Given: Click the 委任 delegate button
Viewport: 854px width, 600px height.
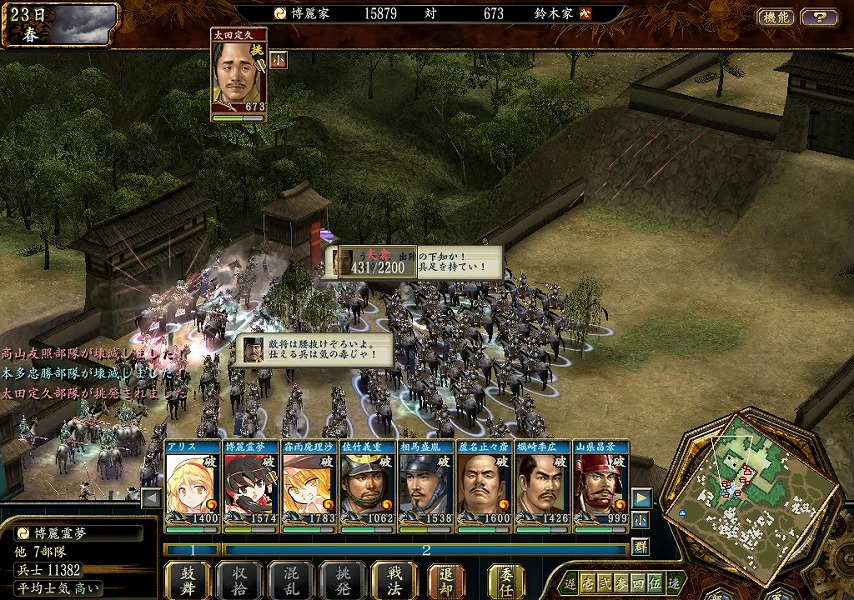Looking at the screenshot, I should [506, 580].
